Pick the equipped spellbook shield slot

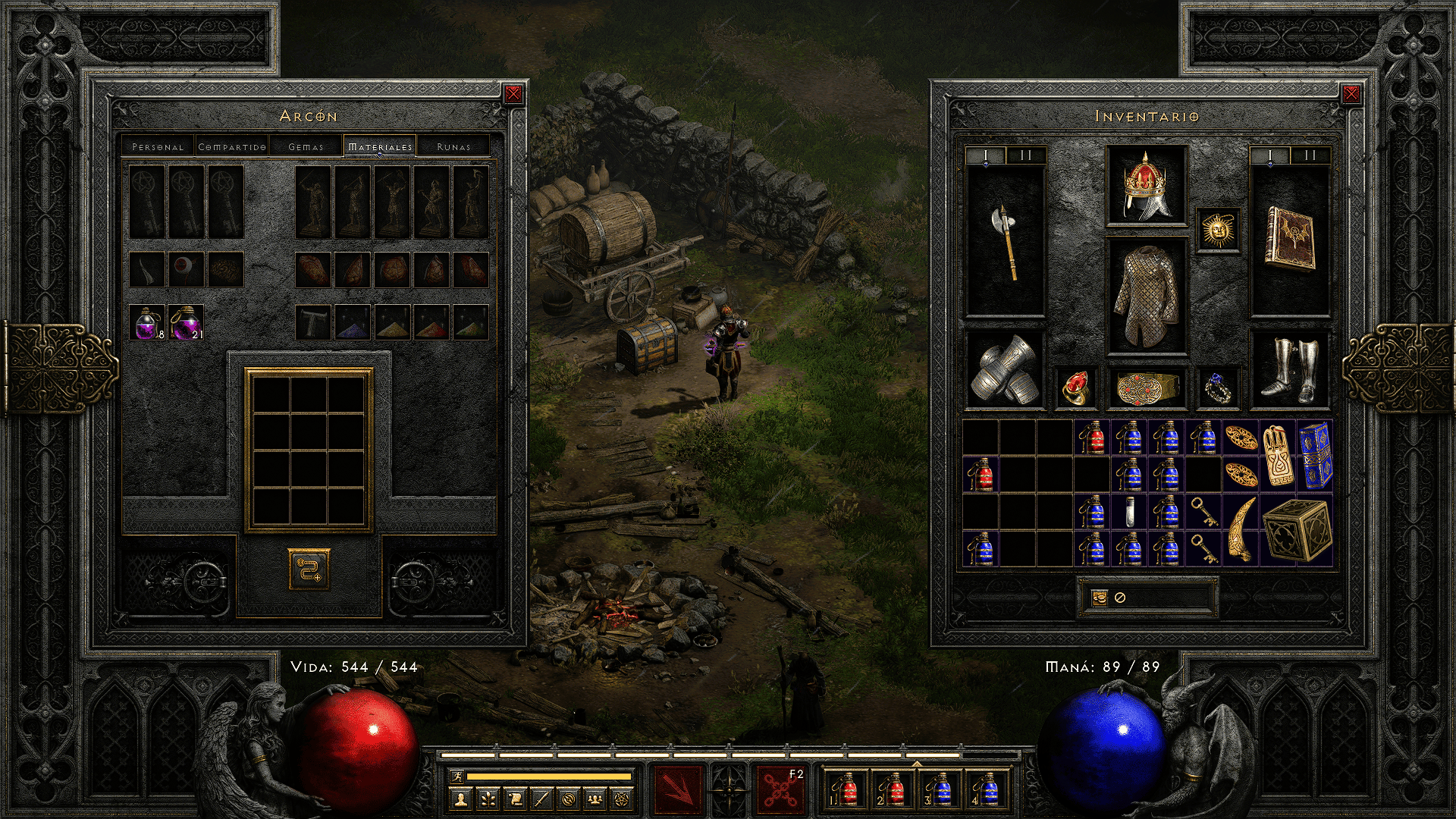[x=1289, y=240]
